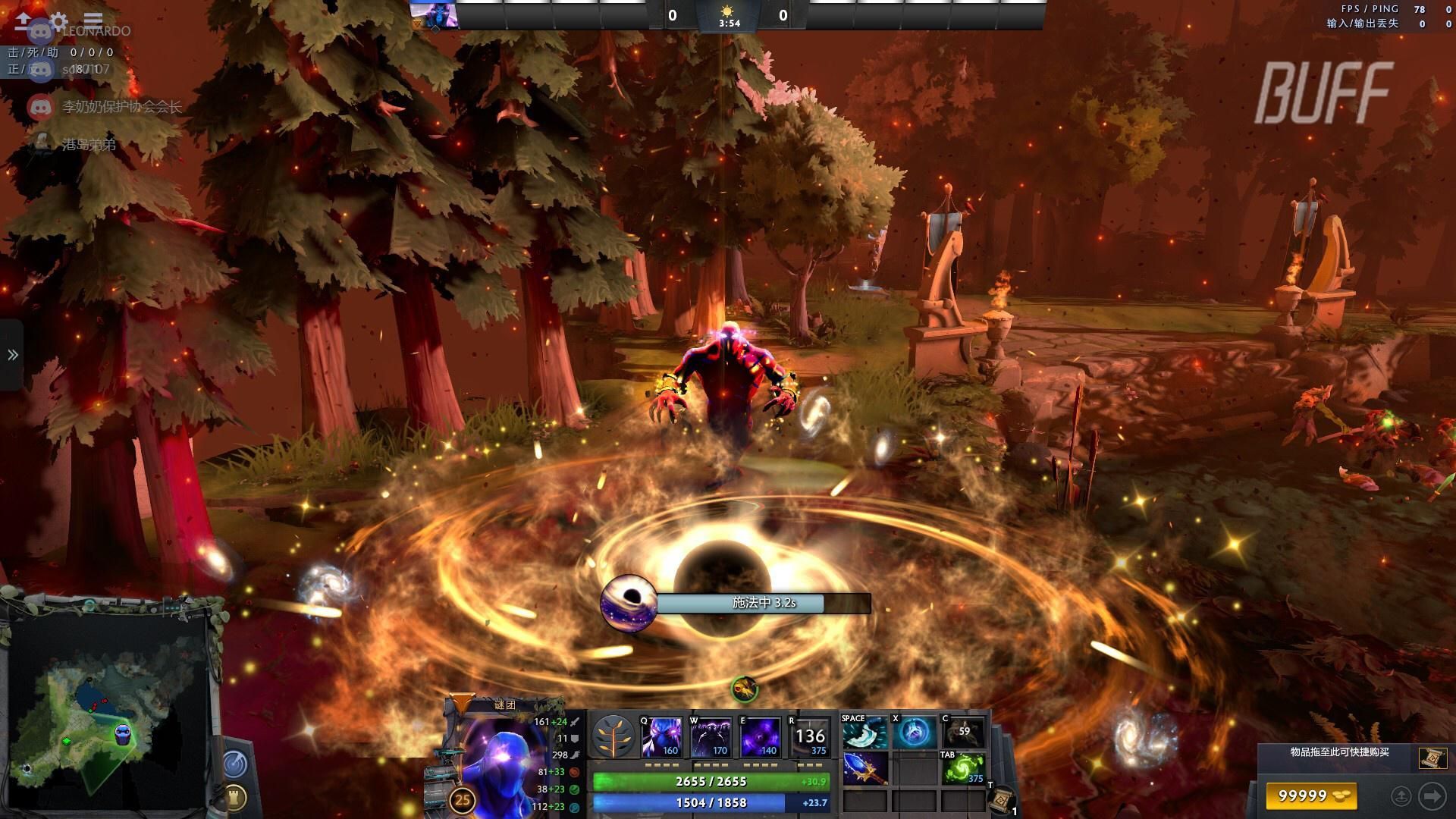
Task: Quick-buy the Town Portal Scroll
Action: [1429, 757]
